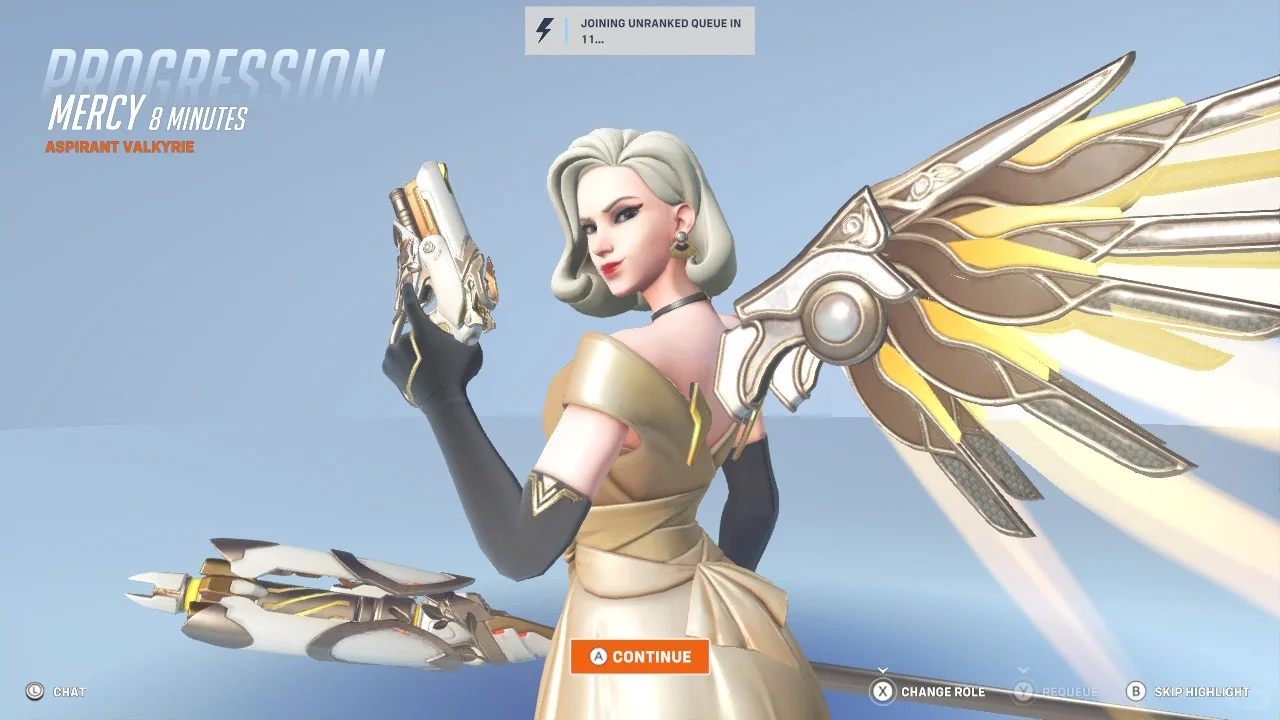Select the Change Role option
The image size is (1280, 720).
coord(928,691)
